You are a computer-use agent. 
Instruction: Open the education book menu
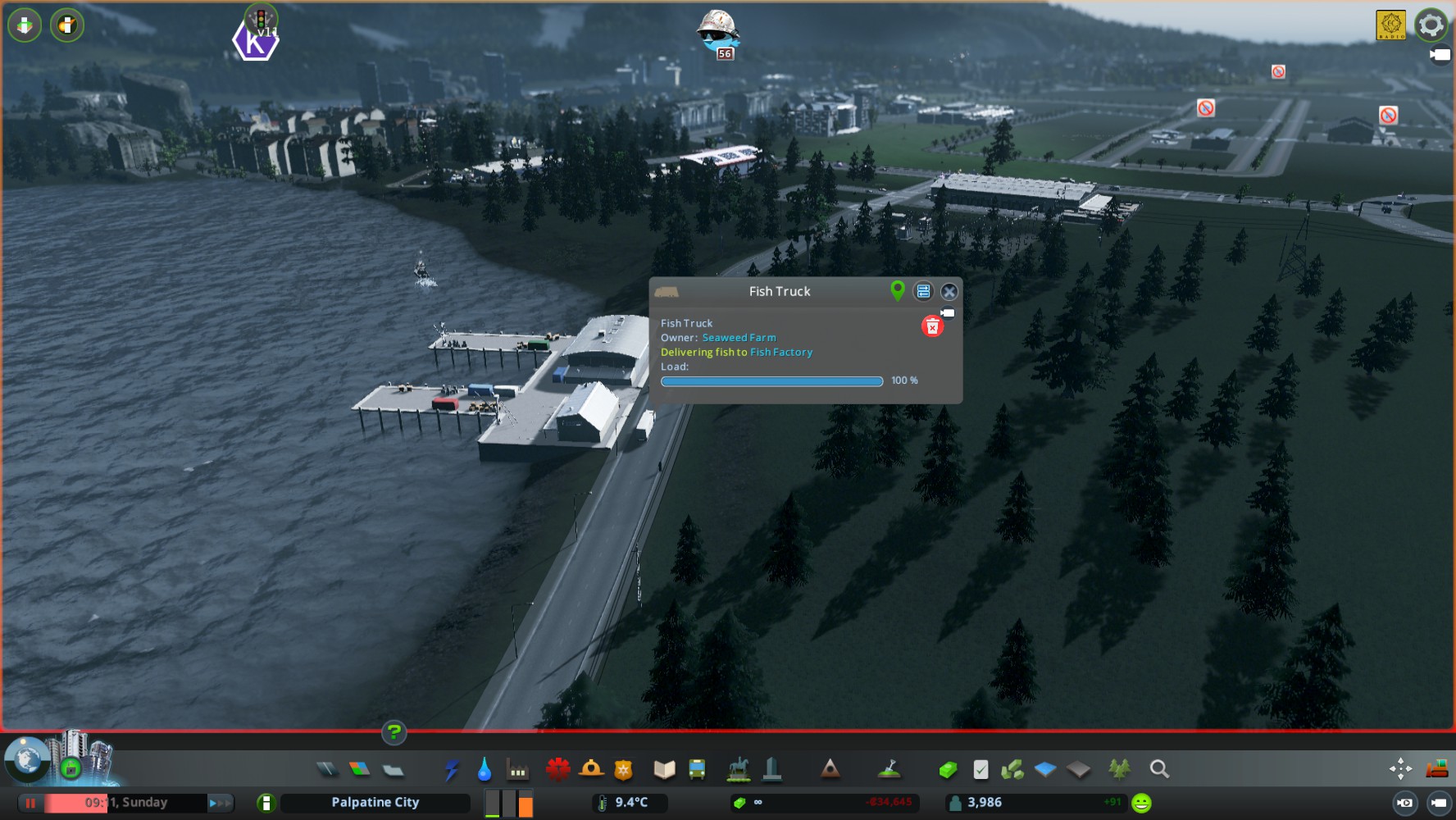click(x=664, y=769)
